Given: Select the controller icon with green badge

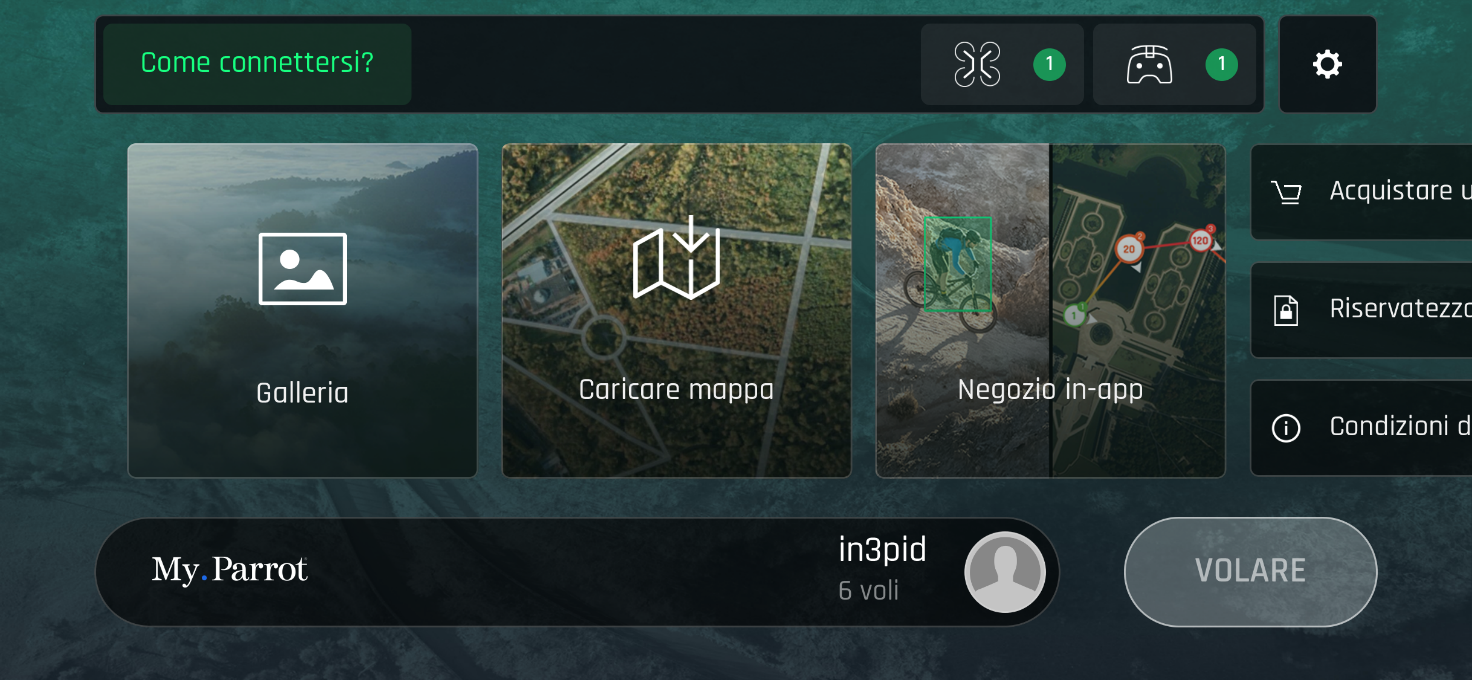Looking at the screenshot, I should click(1174, 65).
